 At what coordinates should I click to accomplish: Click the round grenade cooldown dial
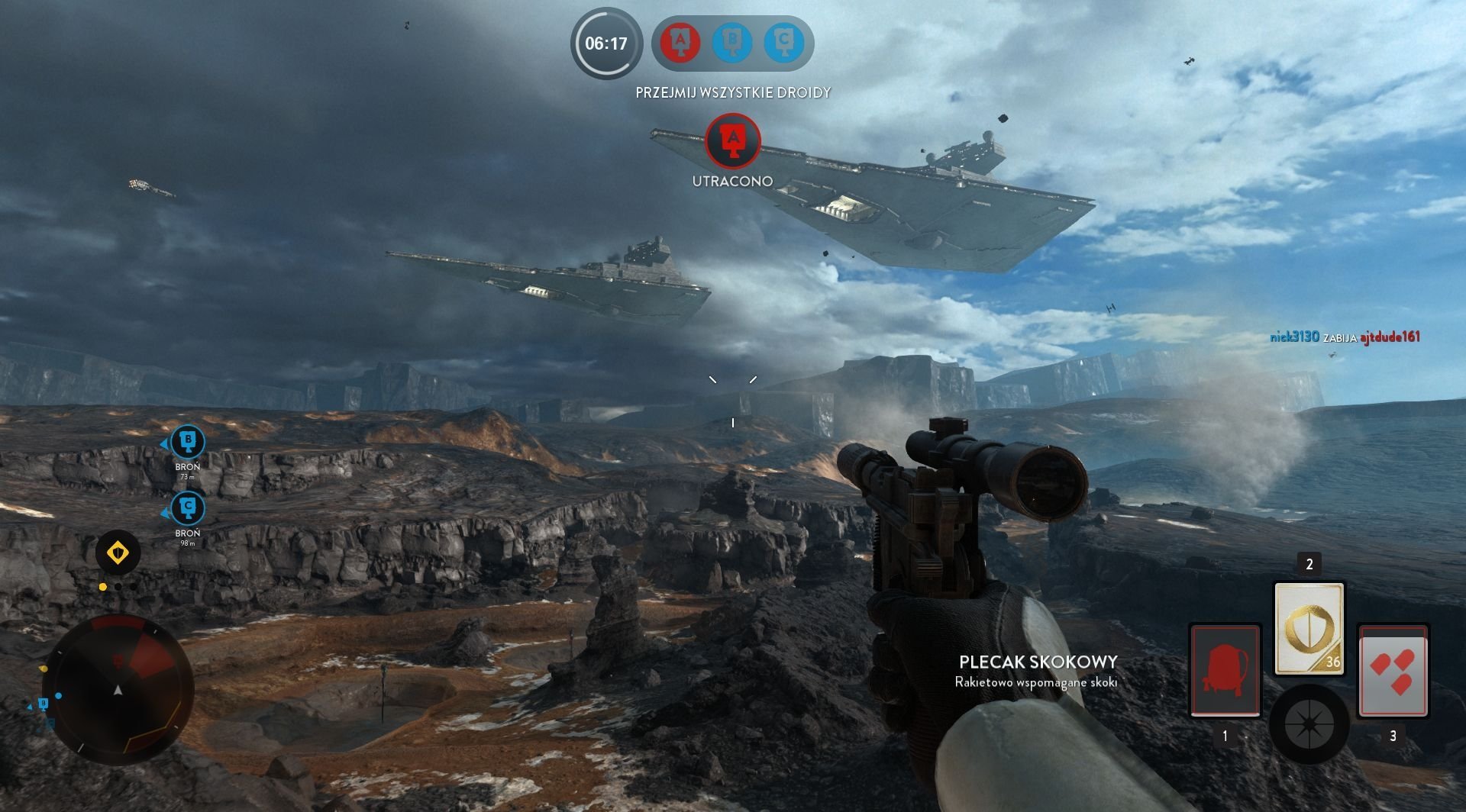pyautogui.click(x=1308, y=723)
